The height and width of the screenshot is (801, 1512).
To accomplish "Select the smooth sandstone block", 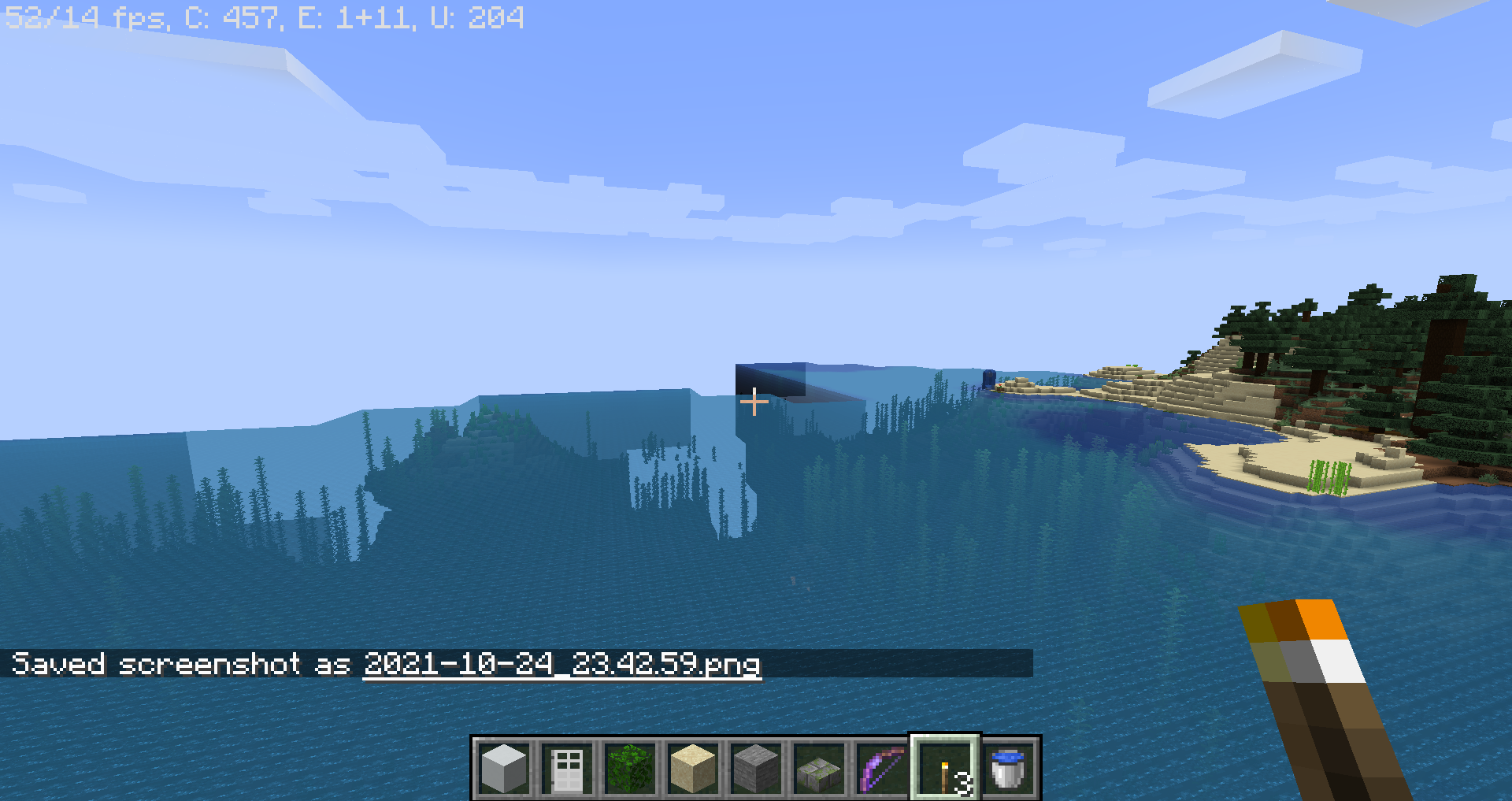I will pos(693,768).
